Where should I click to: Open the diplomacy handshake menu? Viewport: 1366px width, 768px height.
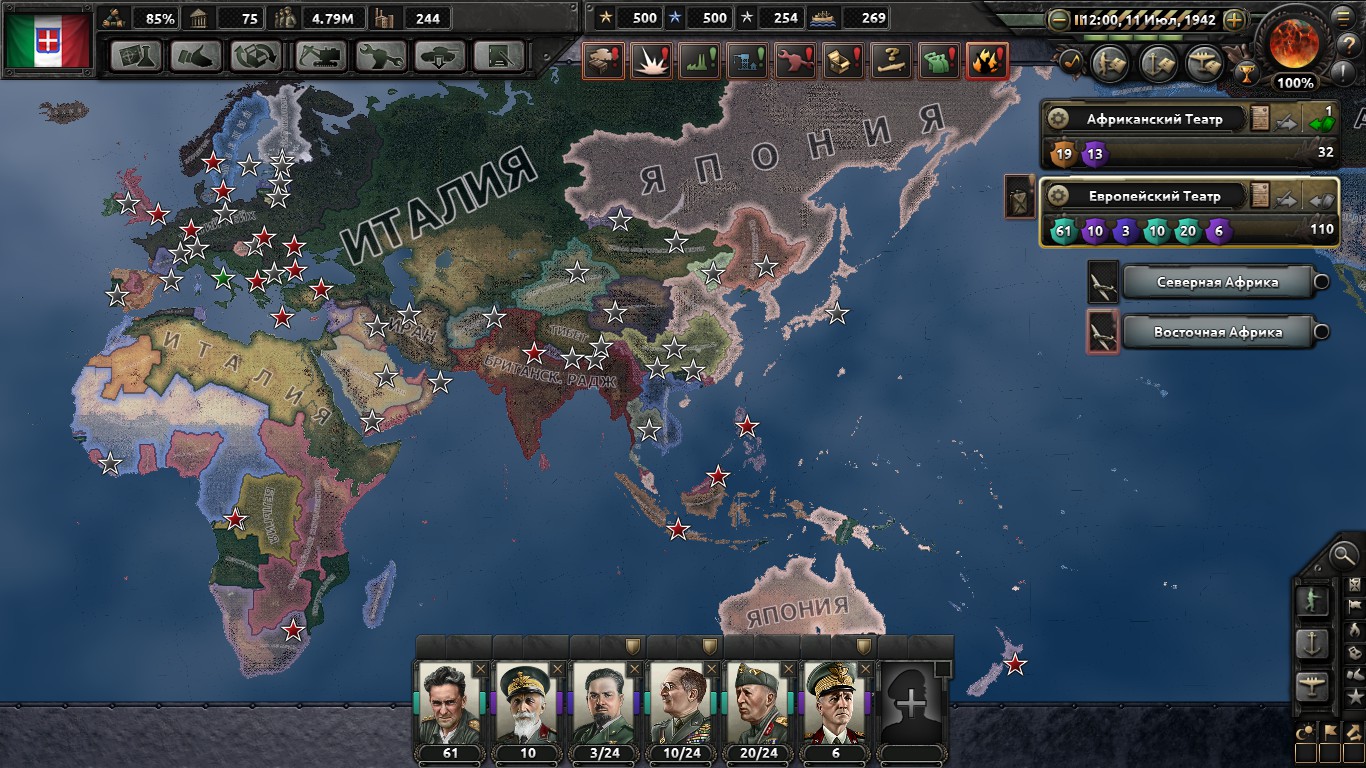[196, 56]
